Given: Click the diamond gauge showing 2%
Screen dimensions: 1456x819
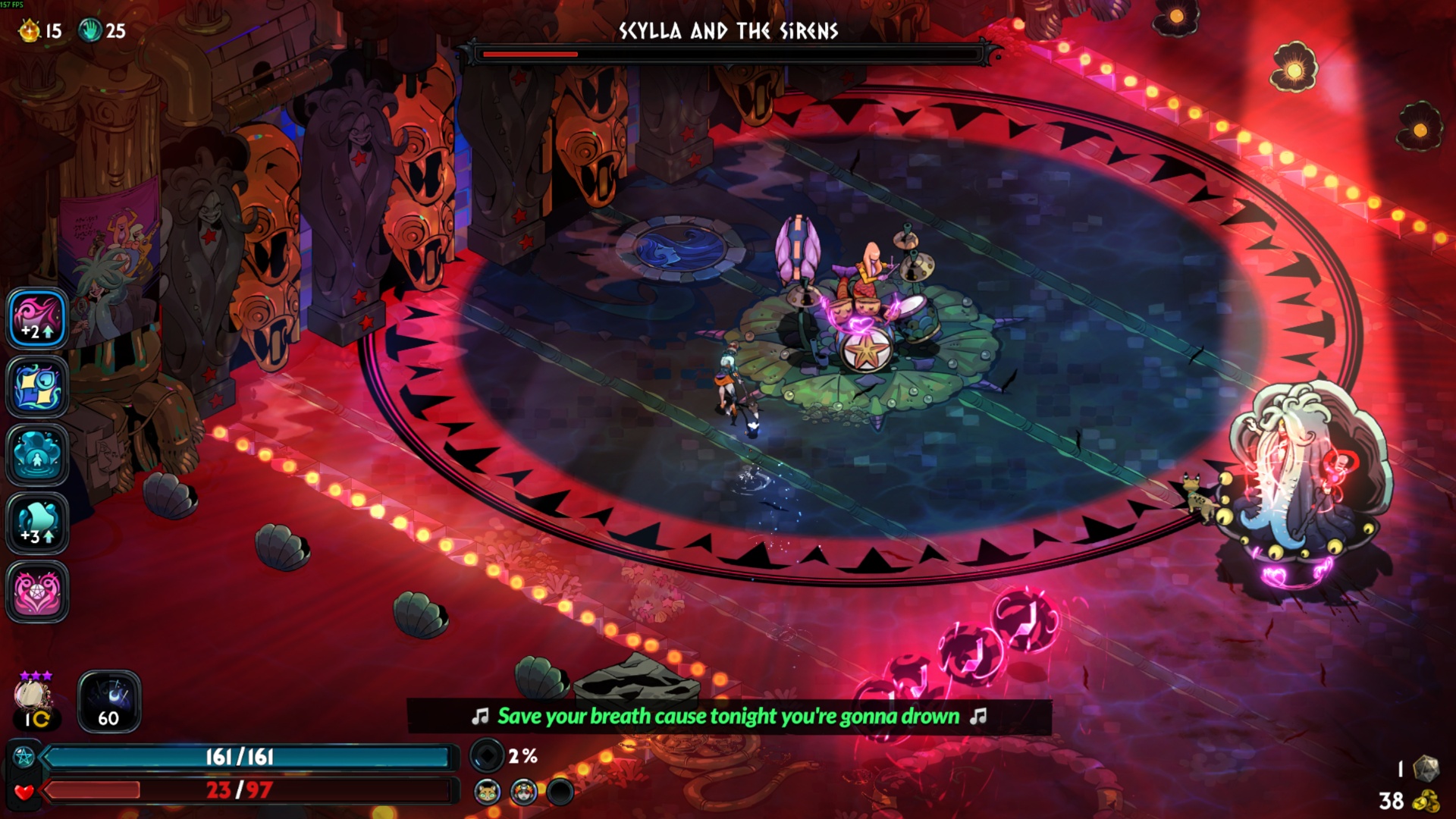Looking at the screenshot, I should 487,756.
